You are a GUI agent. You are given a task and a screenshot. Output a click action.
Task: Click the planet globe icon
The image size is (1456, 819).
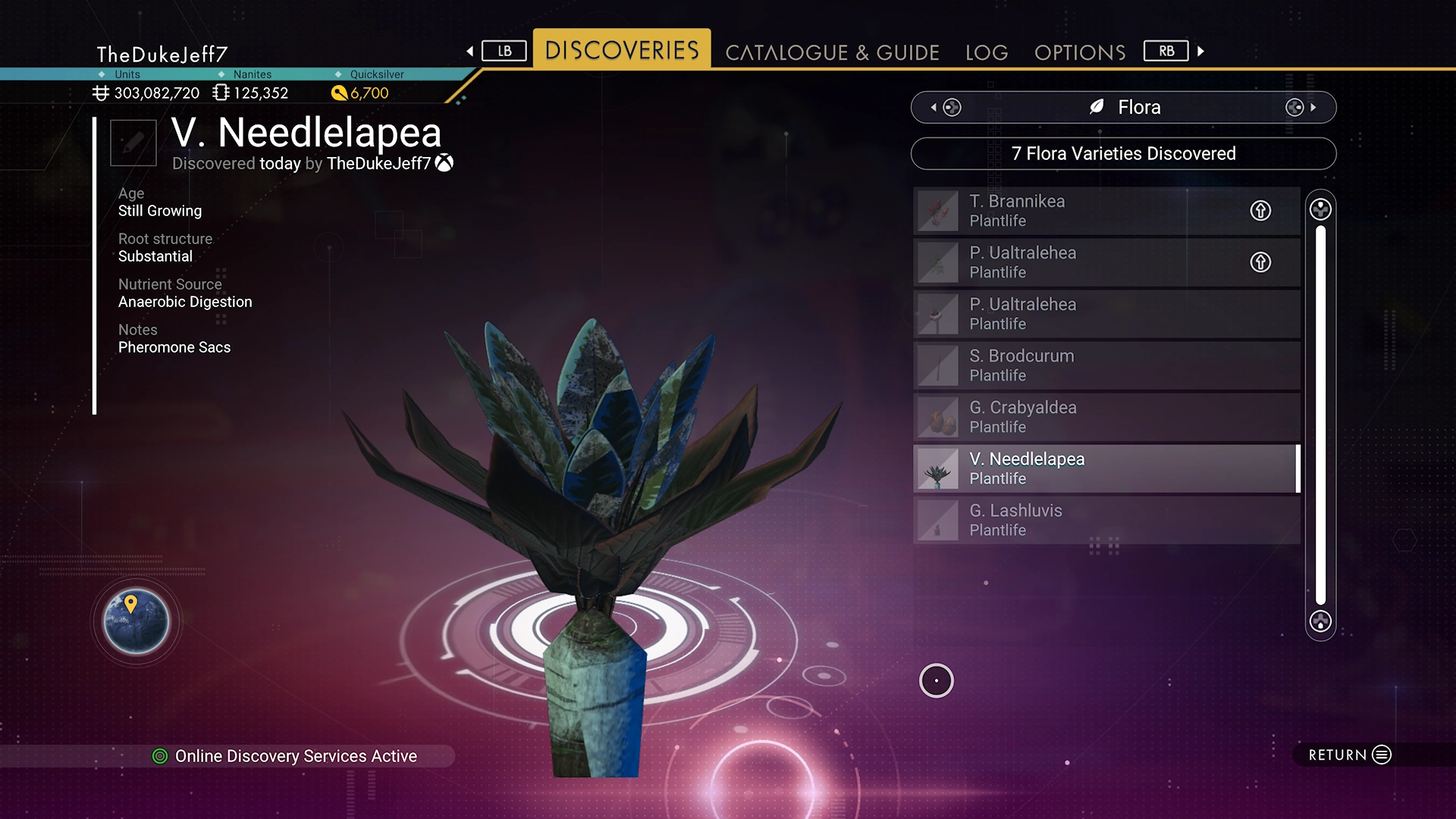[x=136, y=621]
